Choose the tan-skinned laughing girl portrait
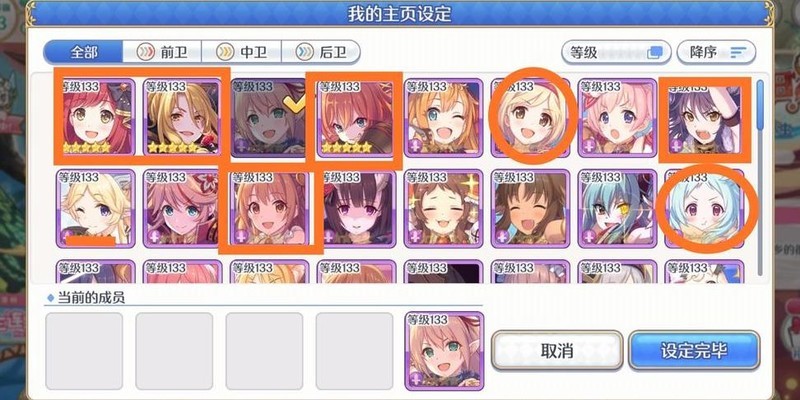Viewport: 800px width, 400px height. pos(530,208)
